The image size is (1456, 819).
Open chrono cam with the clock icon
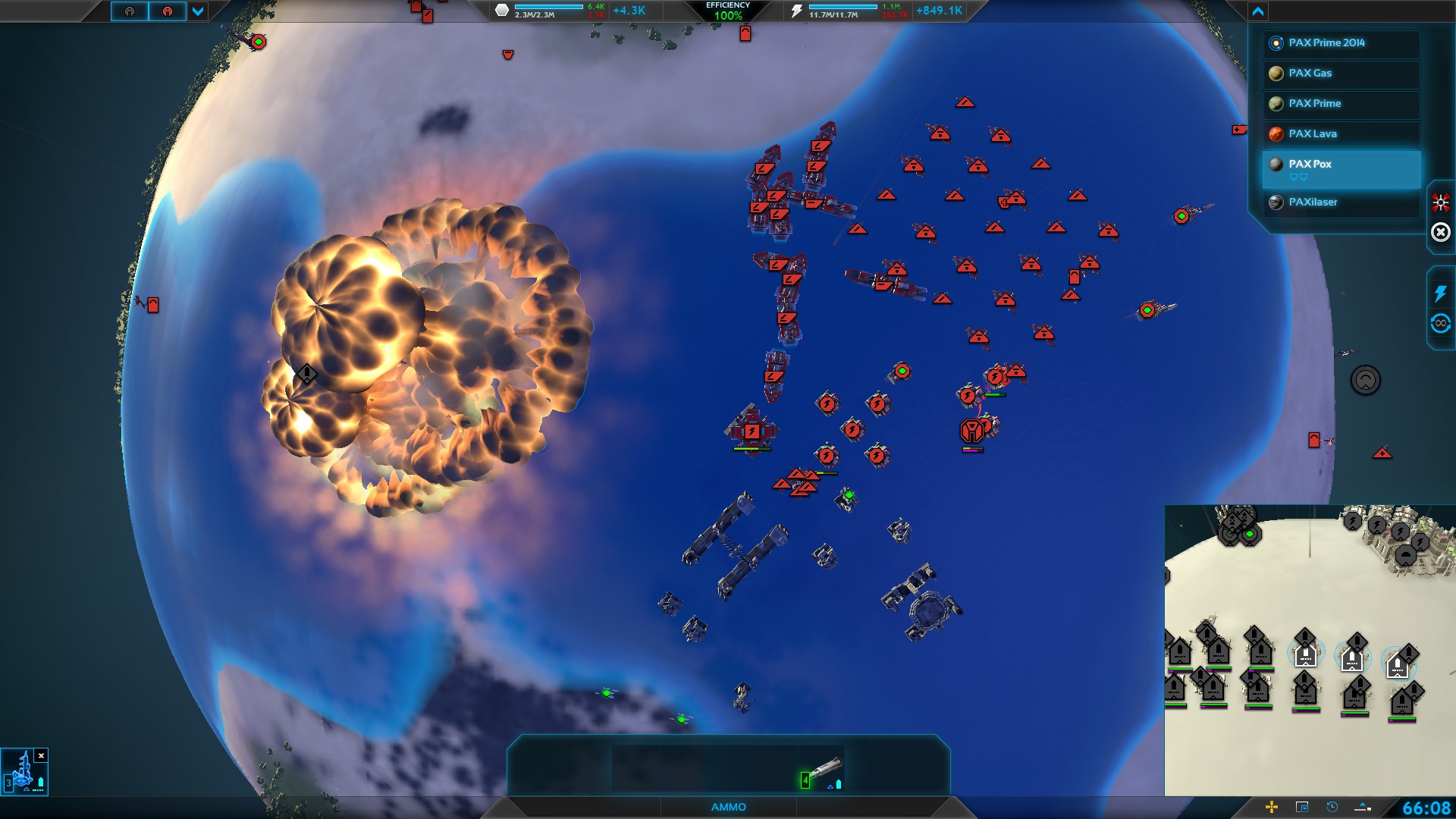tap(1332, 807)
